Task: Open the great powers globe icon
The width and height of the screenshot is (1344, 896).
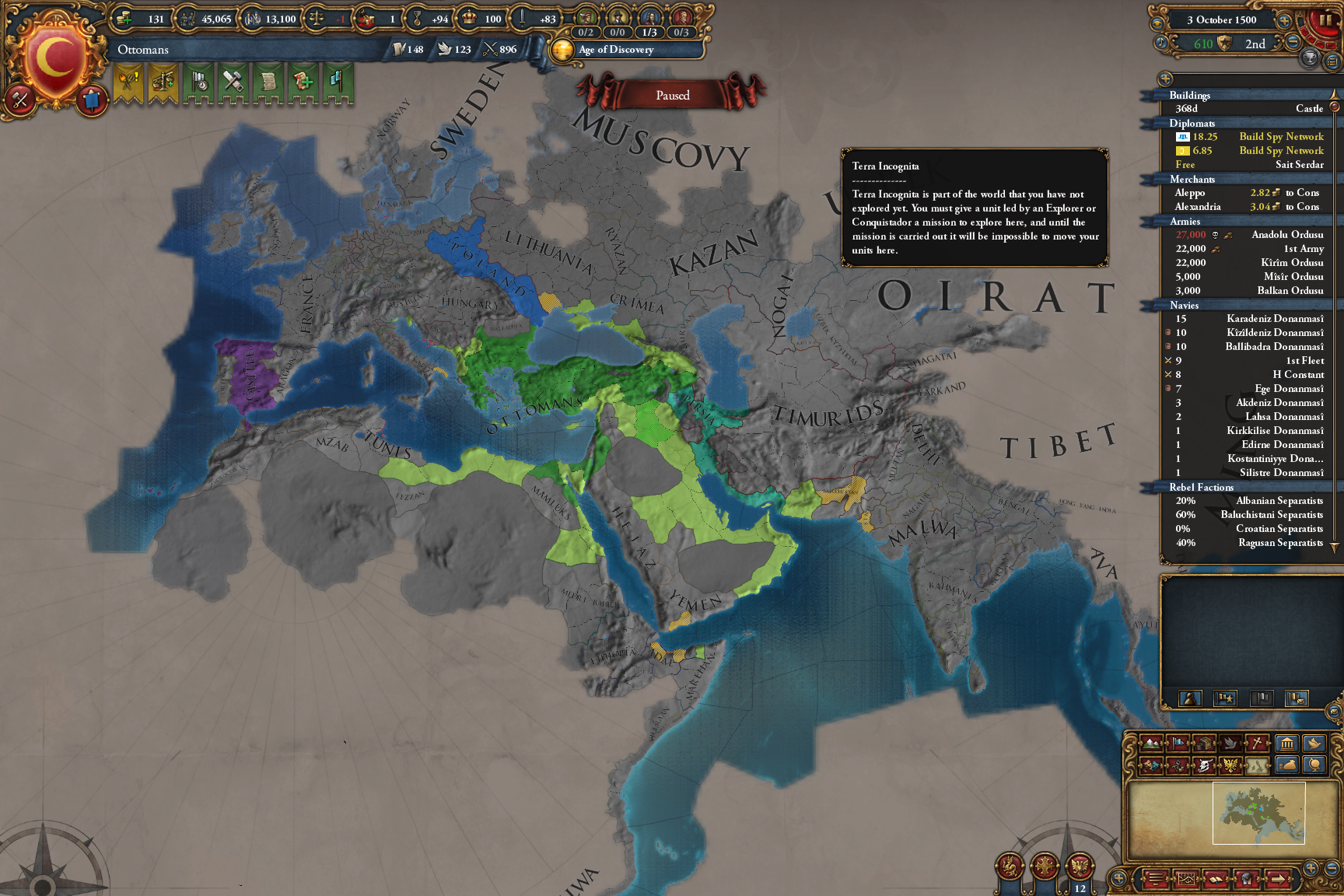Action: coord(1316,766)
